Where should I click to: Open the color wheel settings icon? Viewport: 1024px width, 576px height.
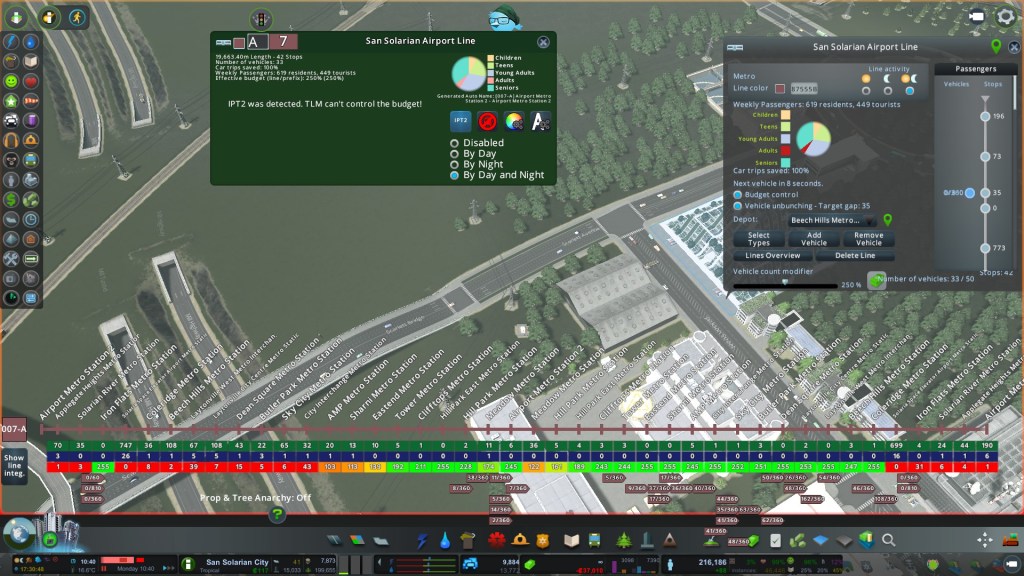pos(514,121)
